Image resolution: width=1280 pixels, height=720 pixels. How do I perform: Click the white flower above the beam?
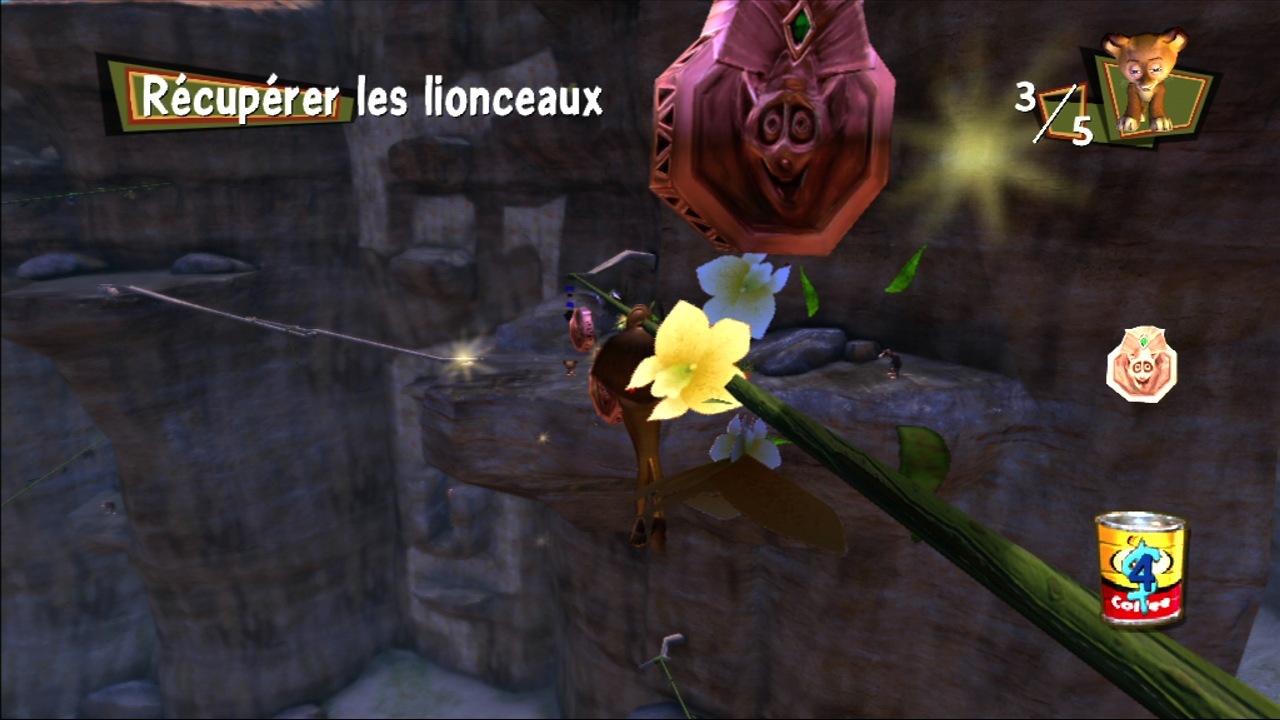click(x=740, y=290)
